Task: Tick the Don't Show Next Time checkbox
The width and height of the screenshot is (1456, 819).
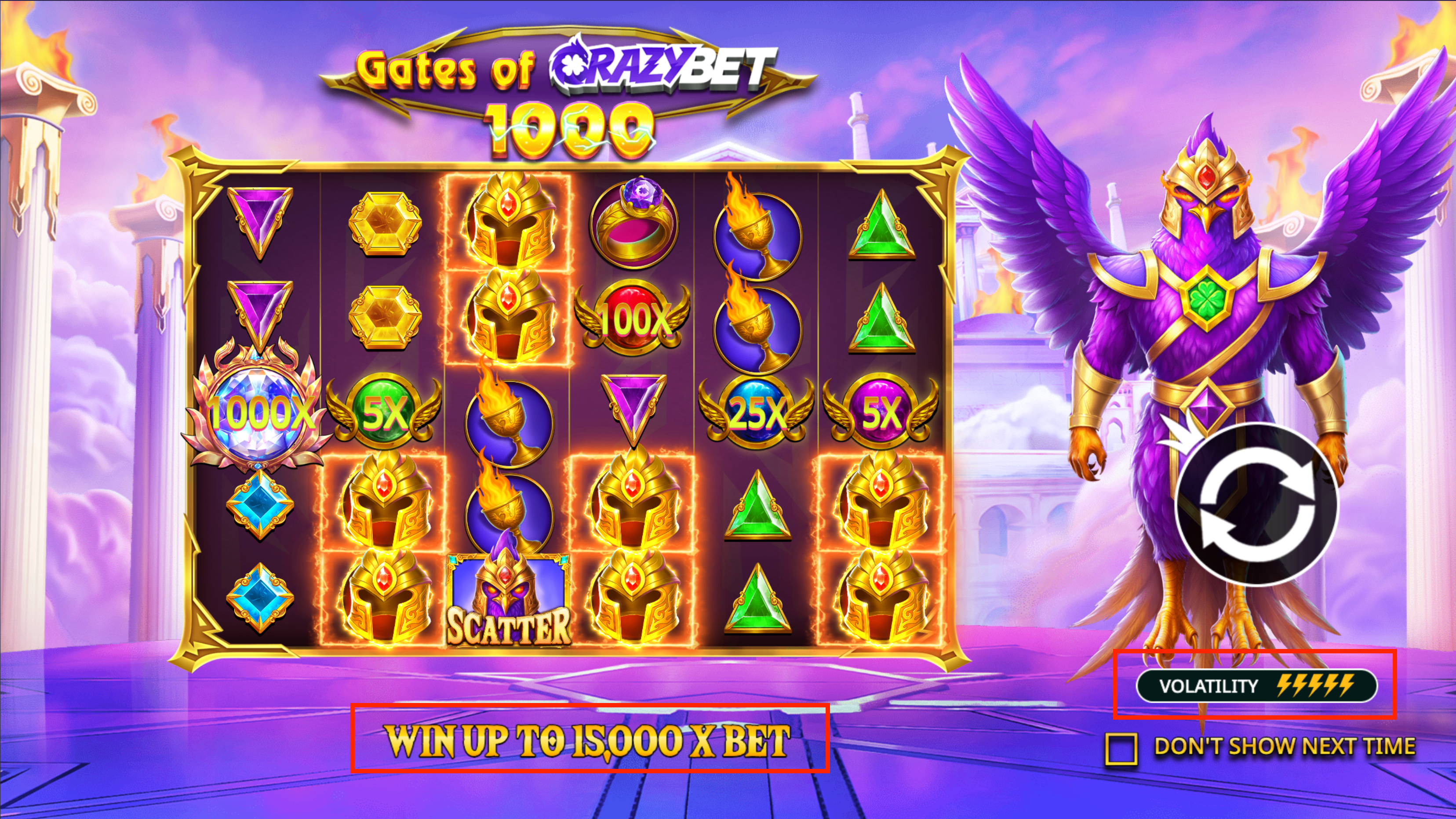Action: pyautogui.click(x=1121, y=749)
